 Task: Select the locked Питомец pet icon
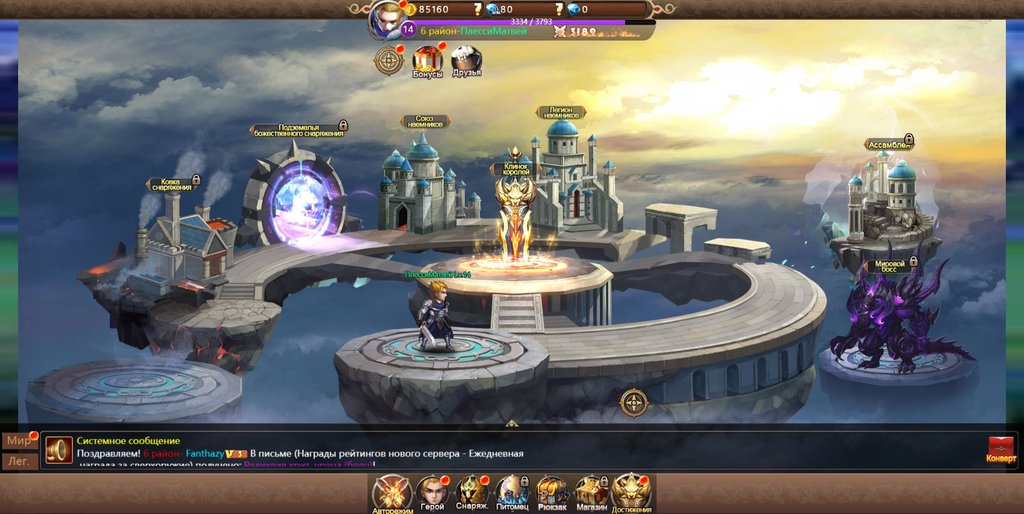[x=512, y=491]
